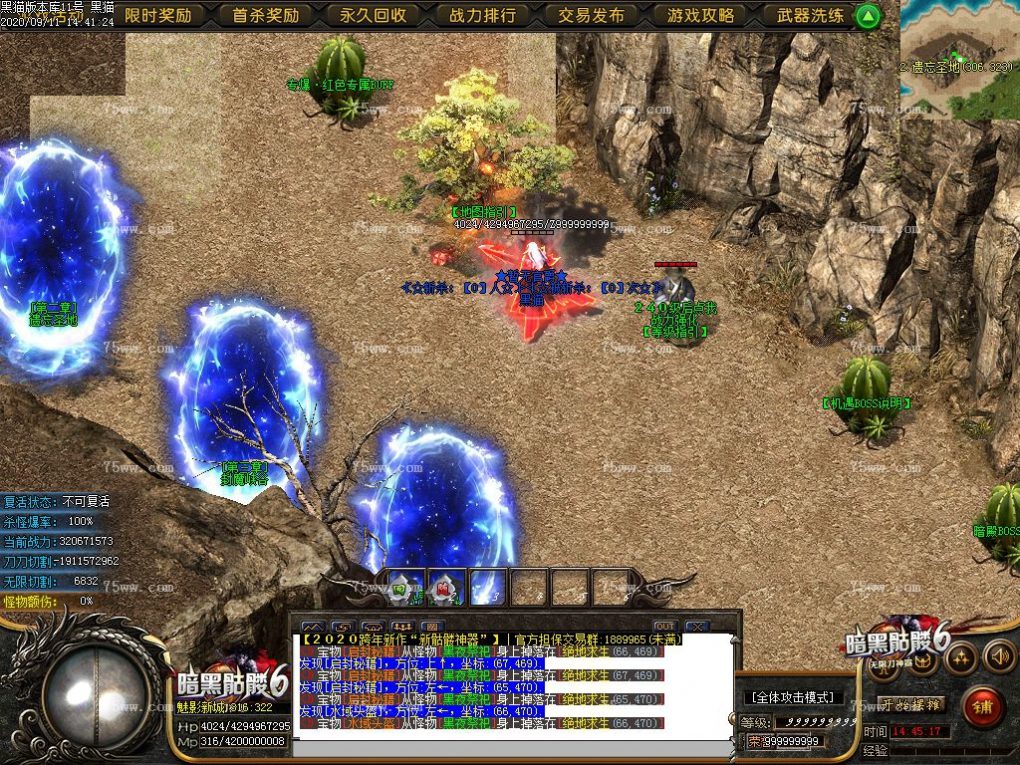
Task: Close the chat panel with X button
Action: (696, 626)
